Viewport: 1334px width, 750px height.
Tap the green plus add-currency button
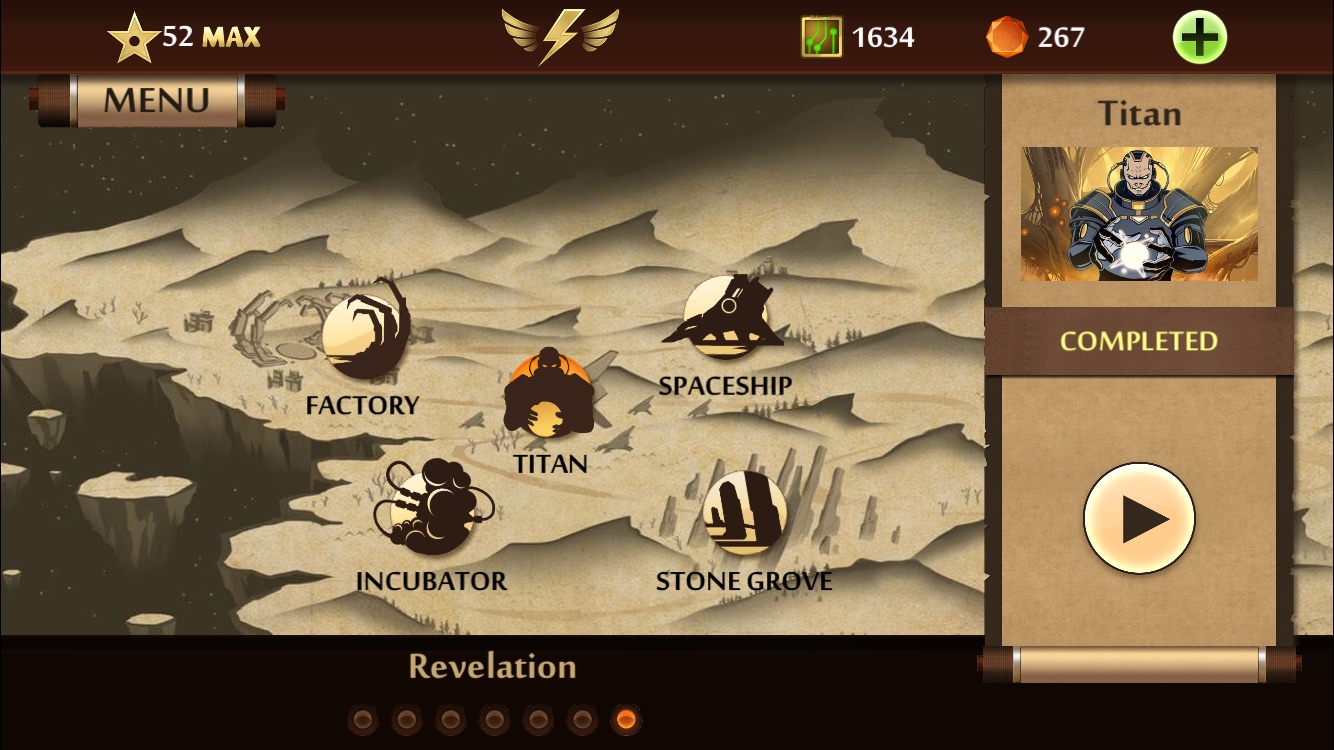[1199, 38]
